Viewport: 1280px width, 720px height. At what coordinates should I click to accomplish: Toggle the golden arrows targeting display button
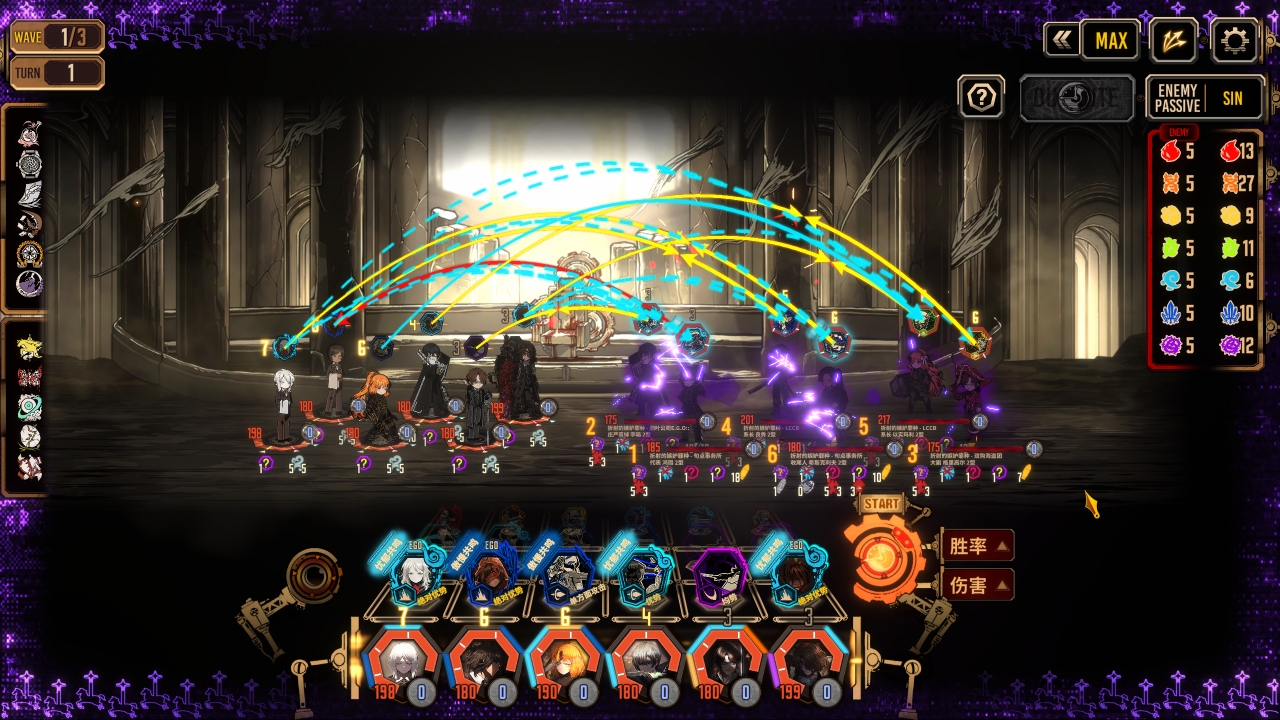pos(1173,40)
